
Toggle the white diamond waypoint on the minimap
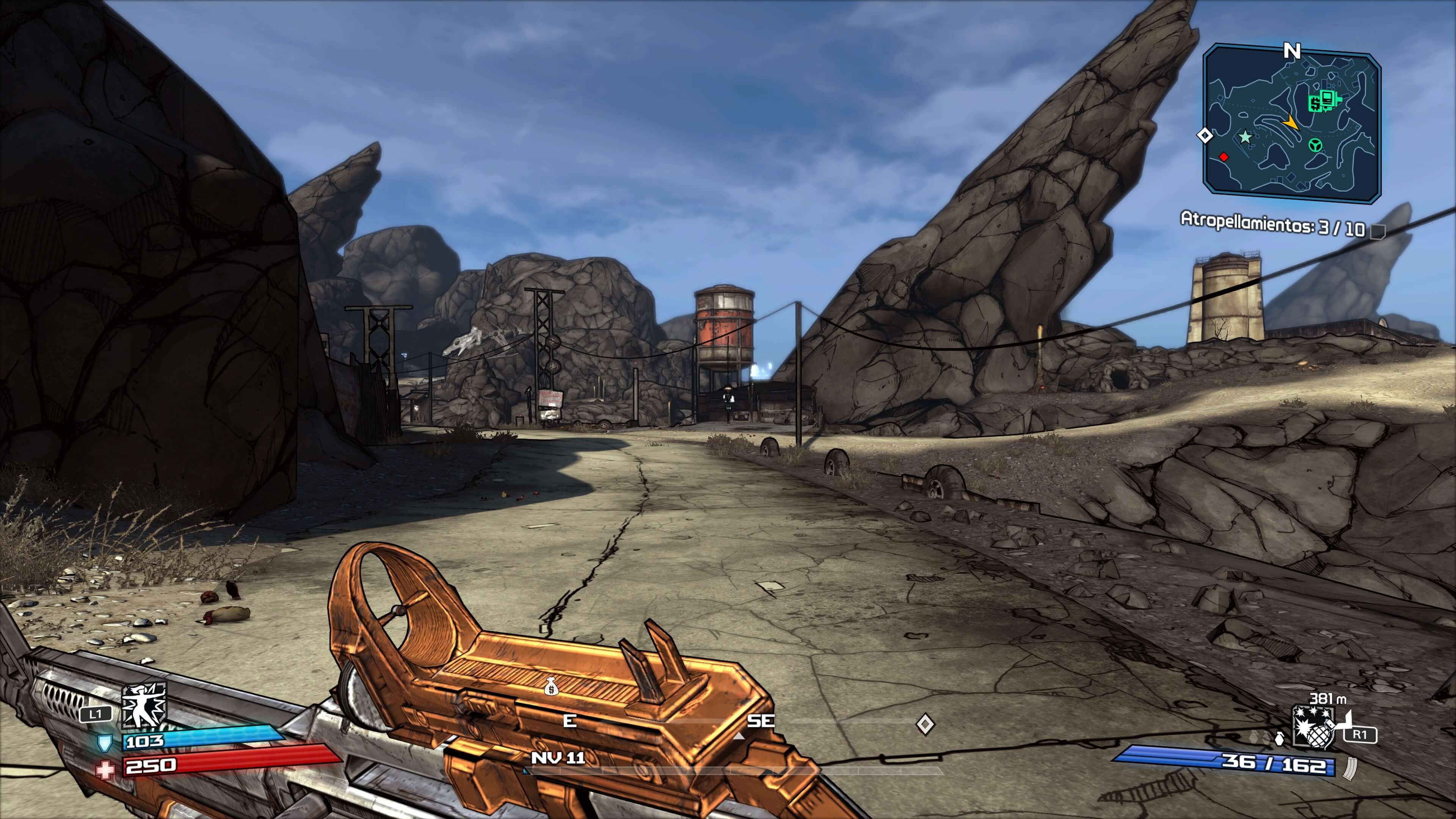[1206, 135]
